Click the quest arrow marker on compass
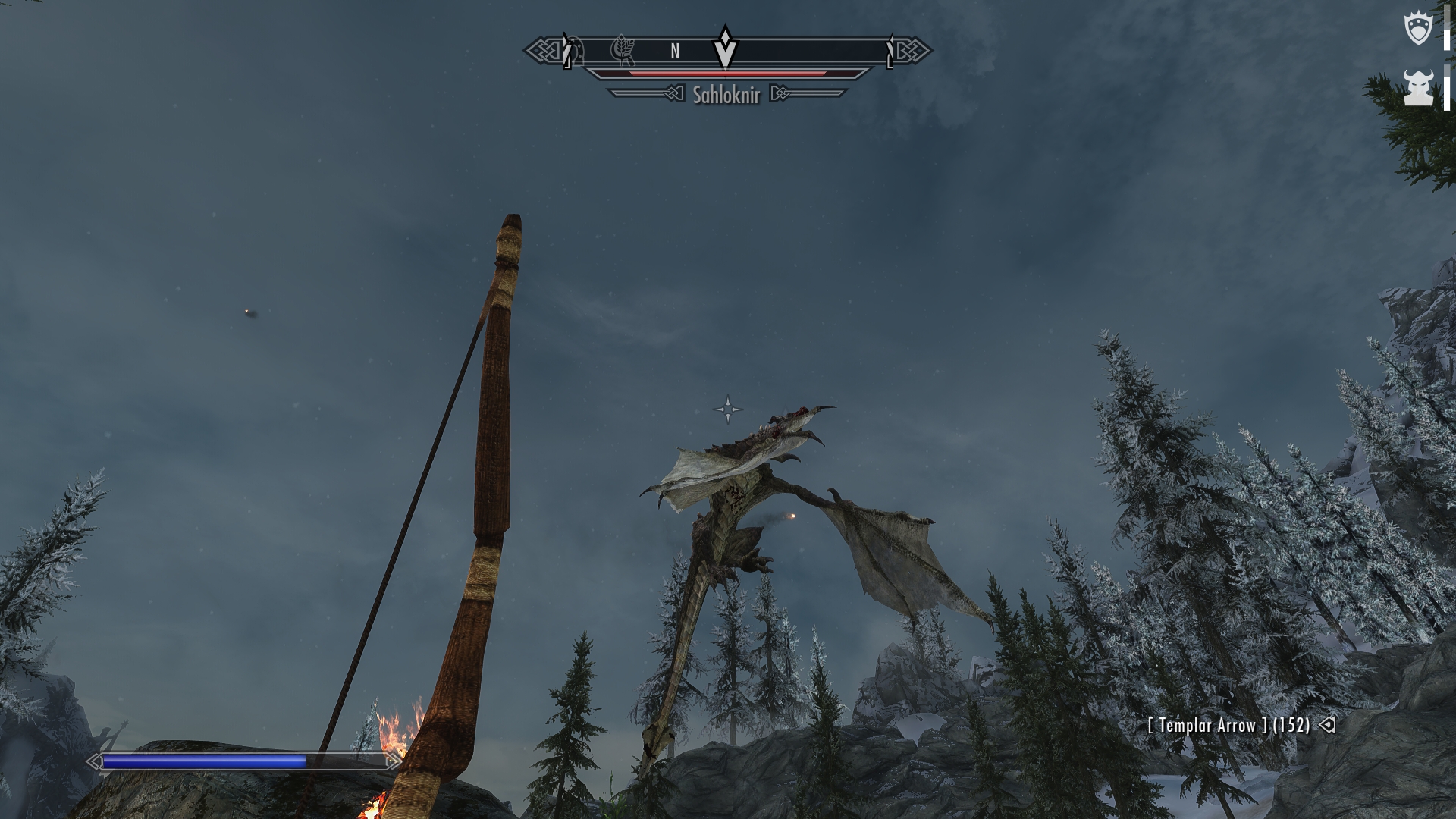The image size is (1456, 819). click(x=726, y=47)
